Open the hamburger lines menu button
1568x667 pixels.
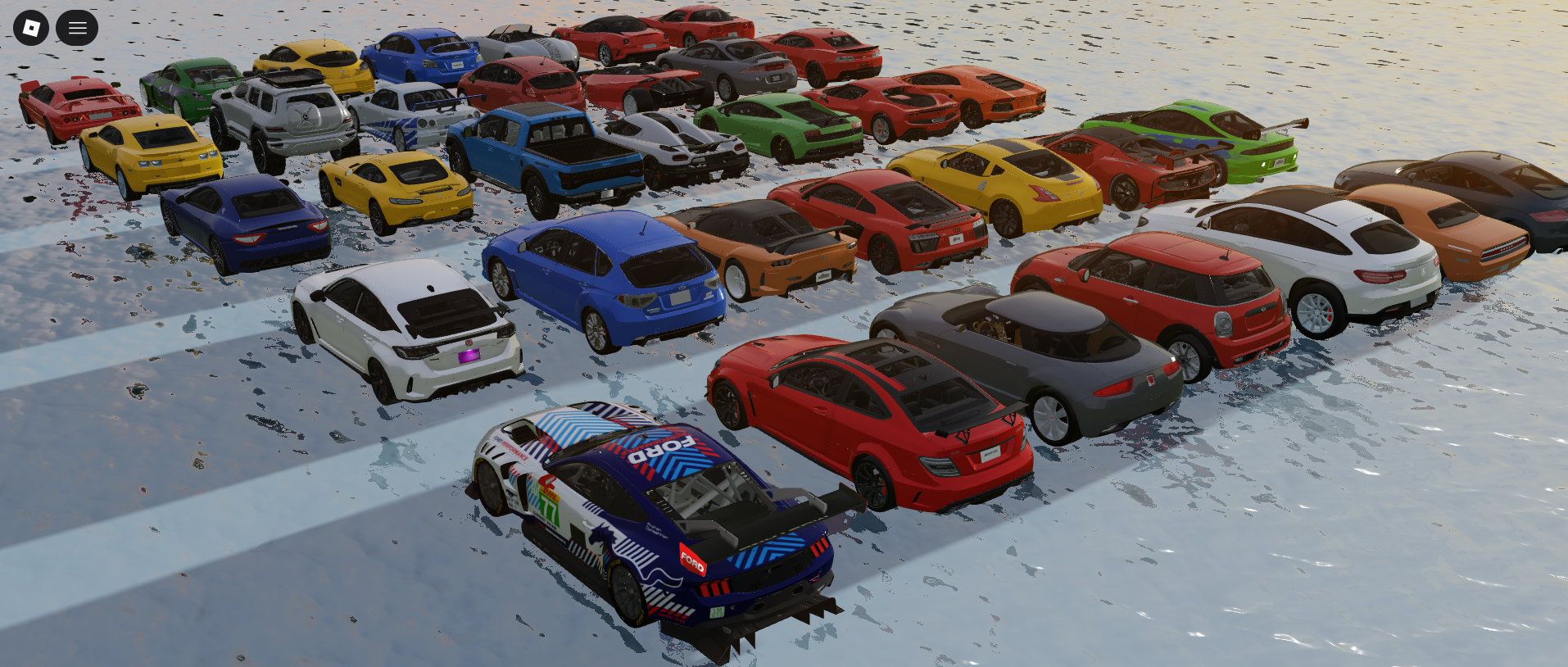tap(77, 28)
